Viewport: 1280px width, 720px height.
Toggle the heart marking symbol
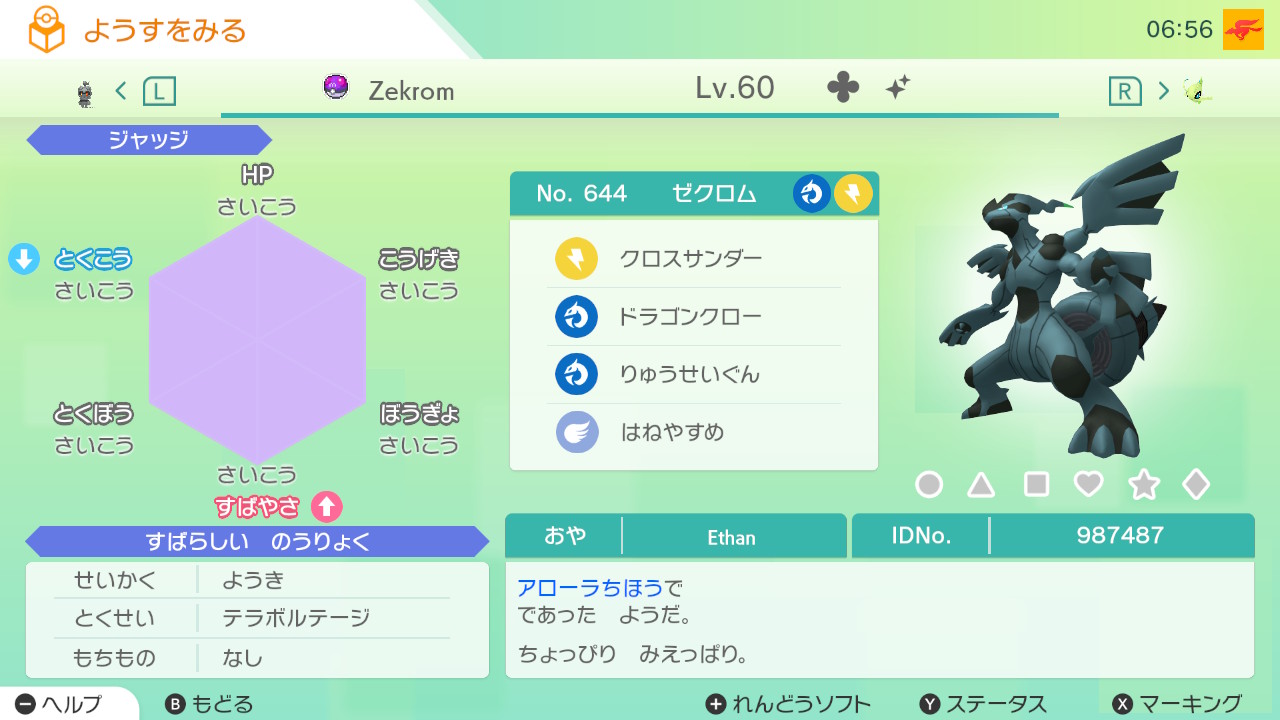click(1090, 484)
